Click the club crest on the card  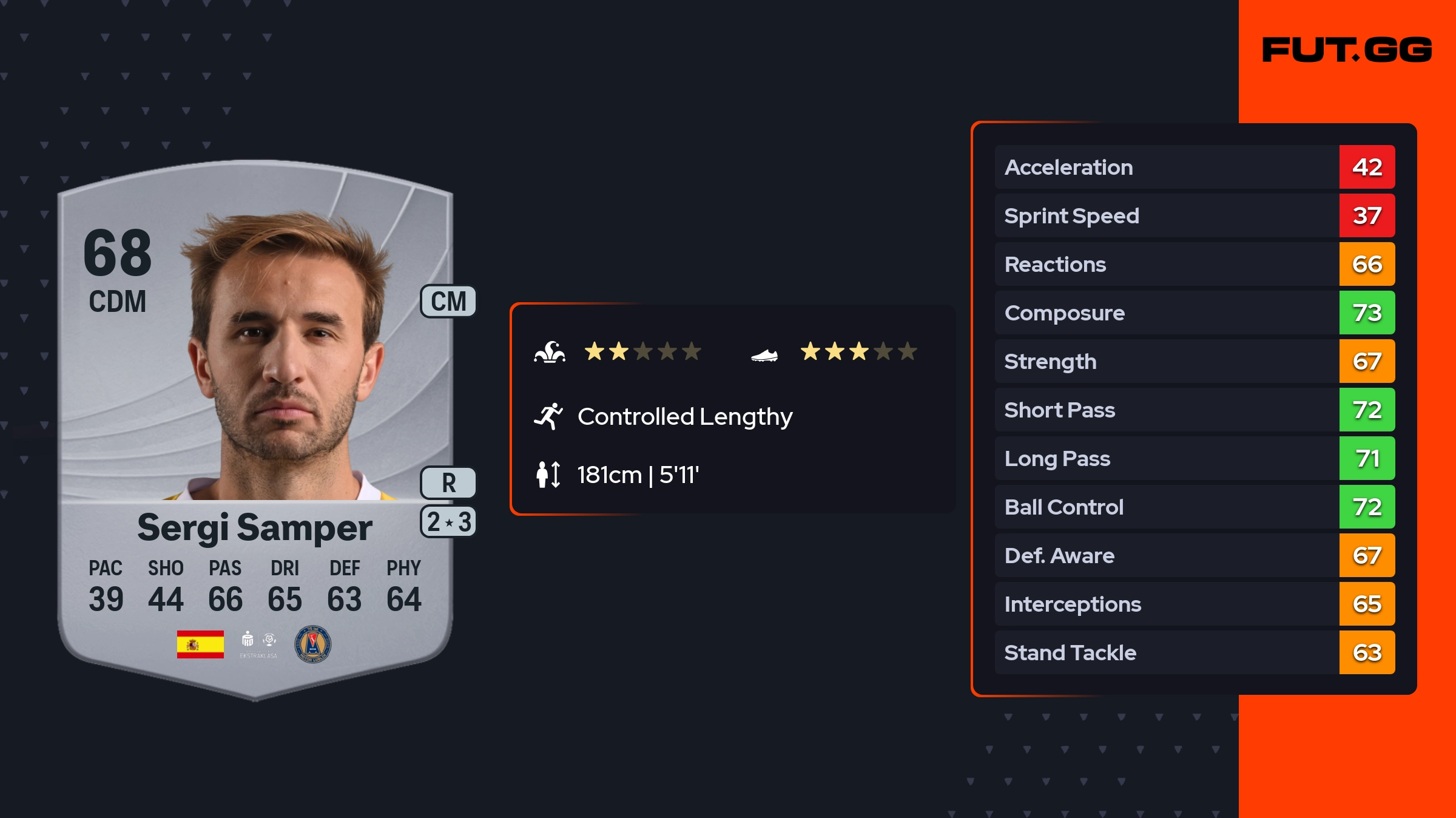coord(312,644)
